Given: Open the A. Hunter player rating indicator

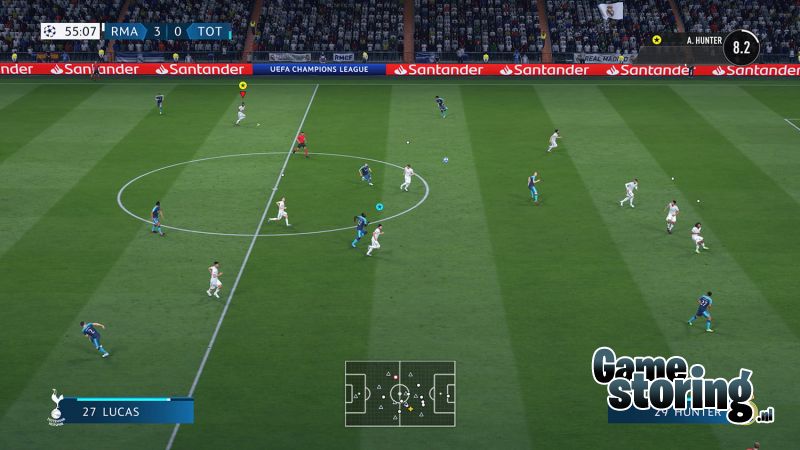Looking at the screenshot, I should [741, 46].
